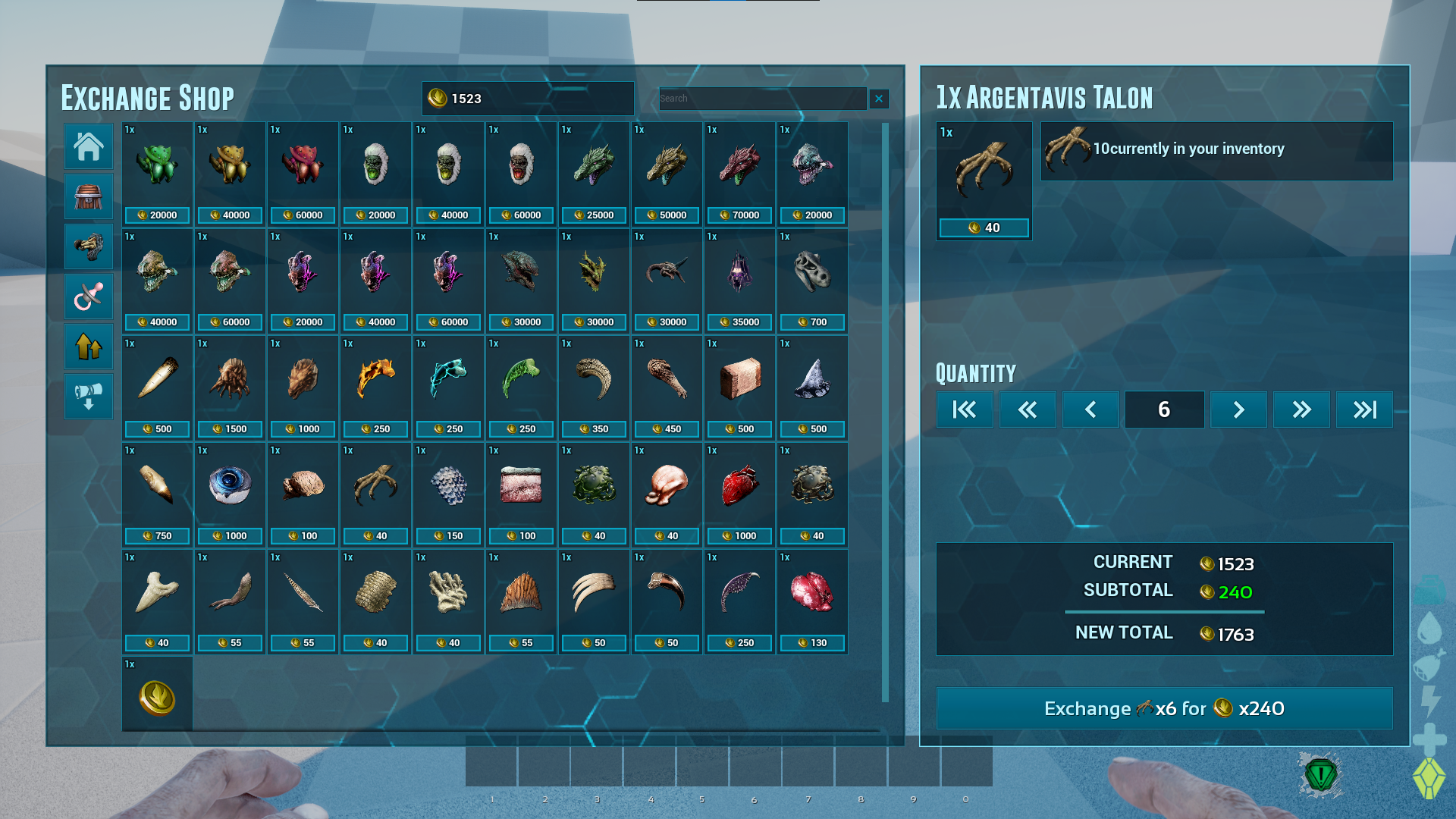Clear the search with the X button

click(x=879, y=99)
